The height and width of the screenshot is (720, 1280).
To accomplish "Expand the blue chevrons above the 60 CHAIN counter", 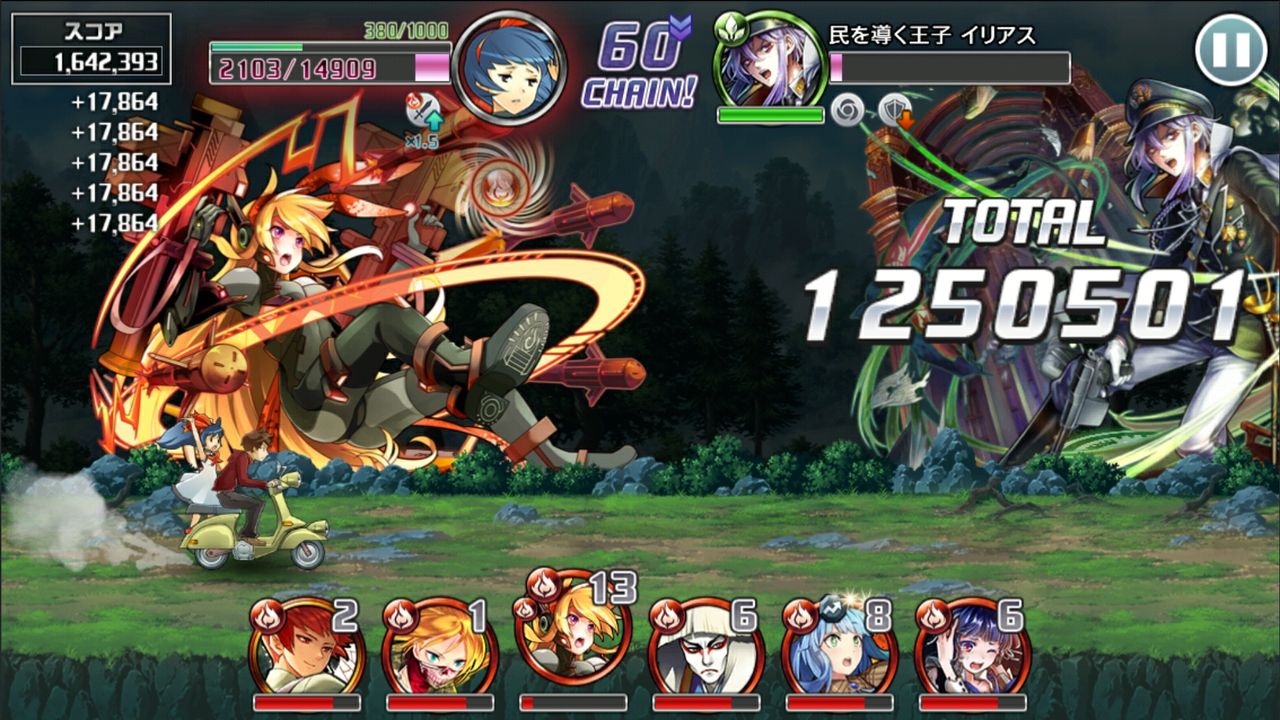I will (x=677, y=29).
